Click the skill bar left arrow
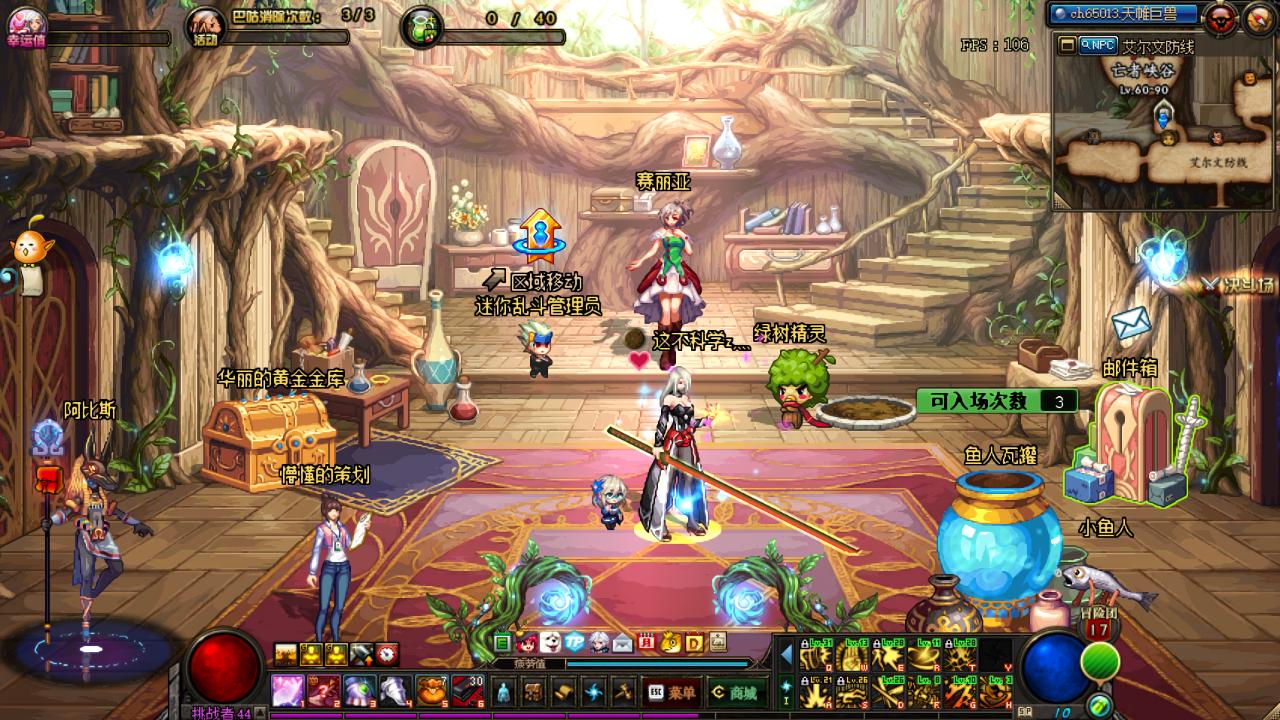Image resolution: width=1280 pixels, height=720 pixels. point(786,655)
